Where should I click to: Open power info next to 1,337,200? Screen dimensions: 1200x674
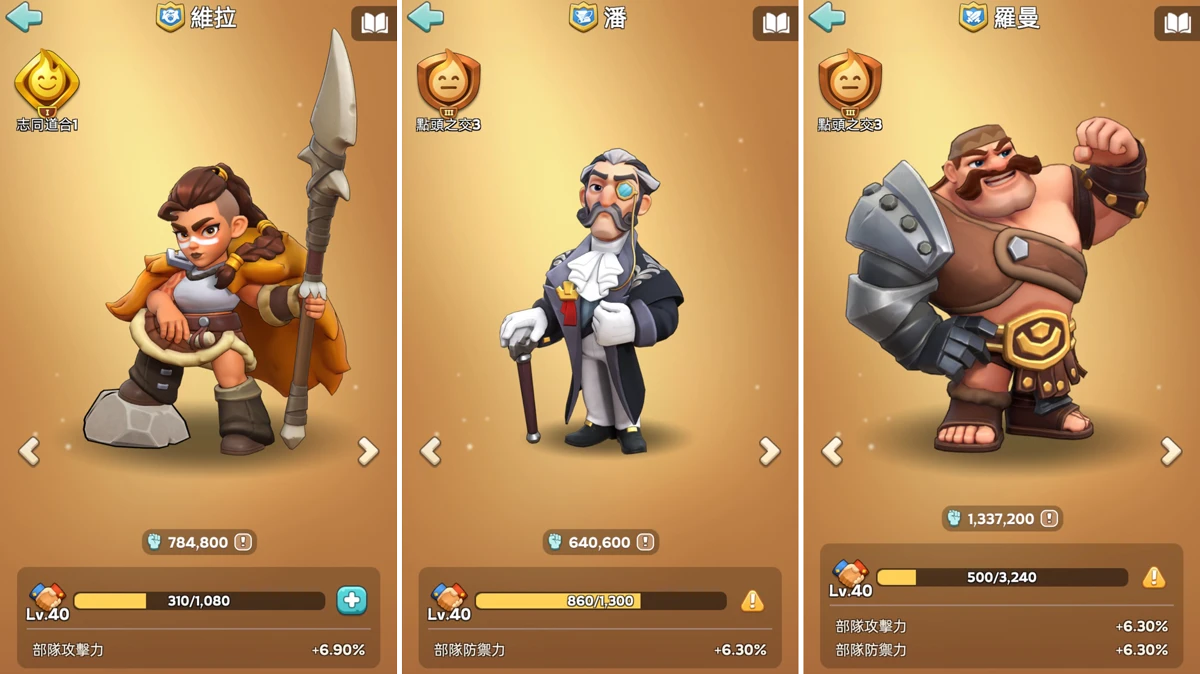pos(1049,518)
